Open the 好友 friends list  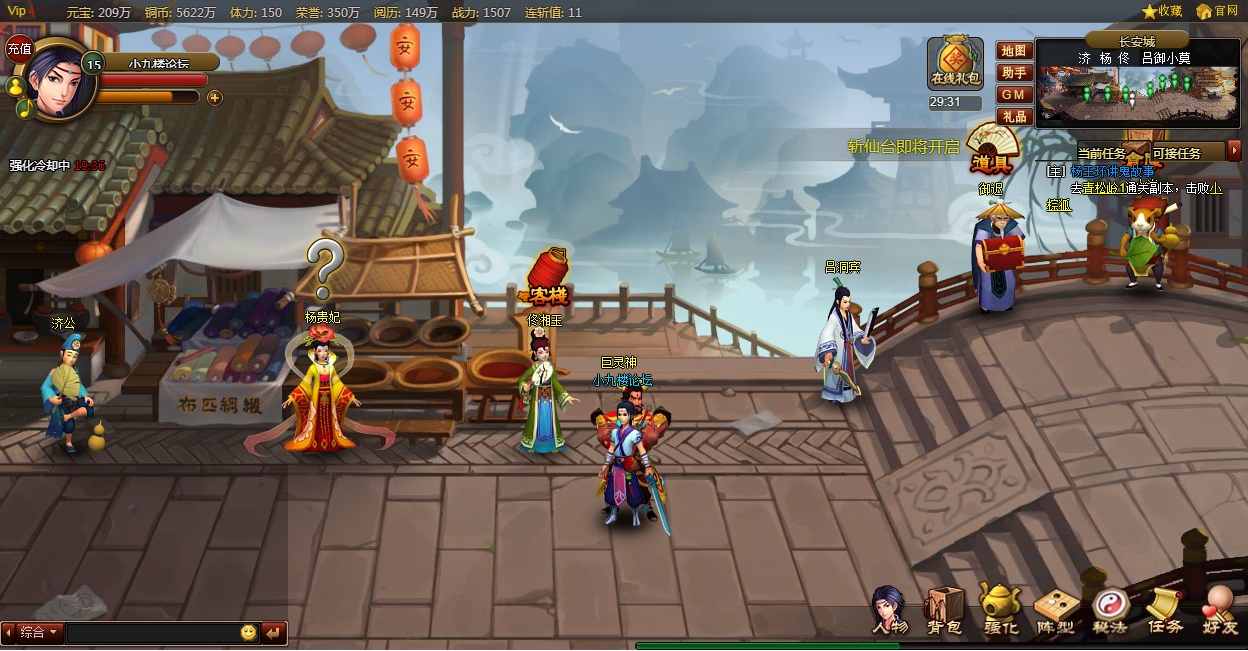pyautogui.click(x=1219, y=609)
